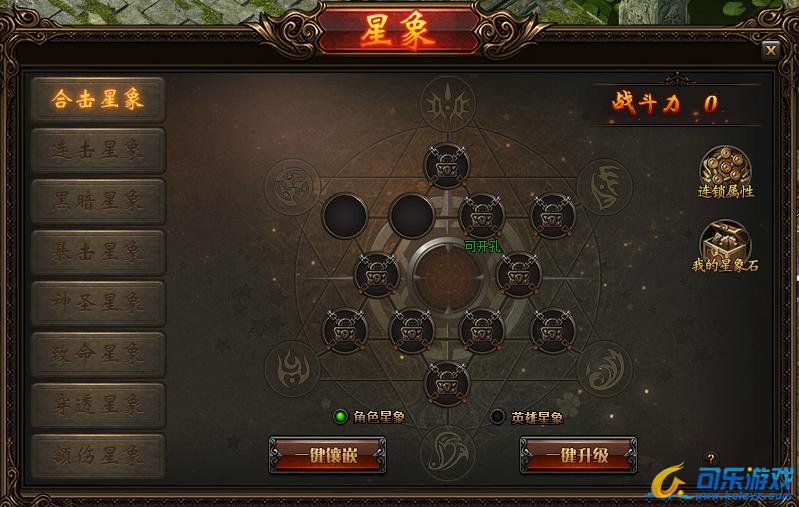Select the 英雄星象 radio option
Viewport: 799px width, 507px height.
[x=498, y=417]
